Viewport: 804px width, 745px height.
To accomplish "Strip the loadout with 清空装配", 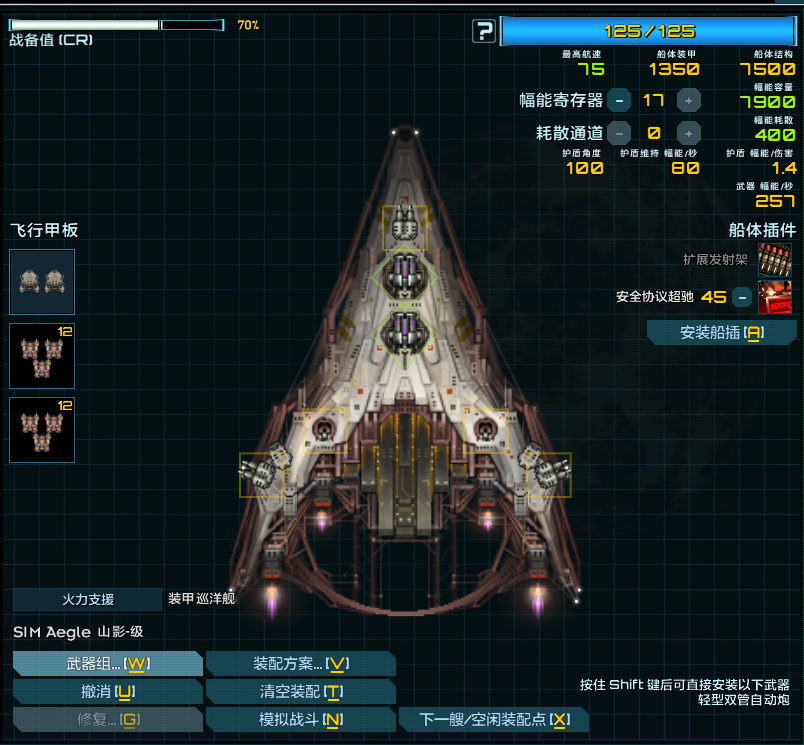I will [x=300, y=691].
